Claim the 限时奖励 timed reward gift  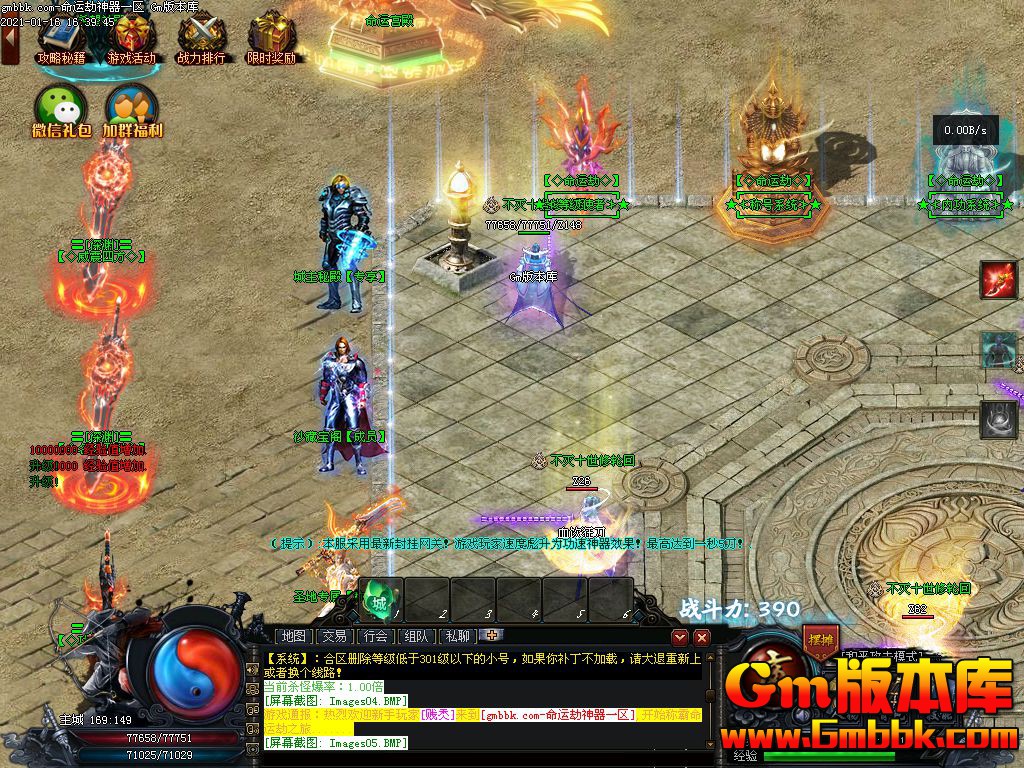(x=271, y=37)
